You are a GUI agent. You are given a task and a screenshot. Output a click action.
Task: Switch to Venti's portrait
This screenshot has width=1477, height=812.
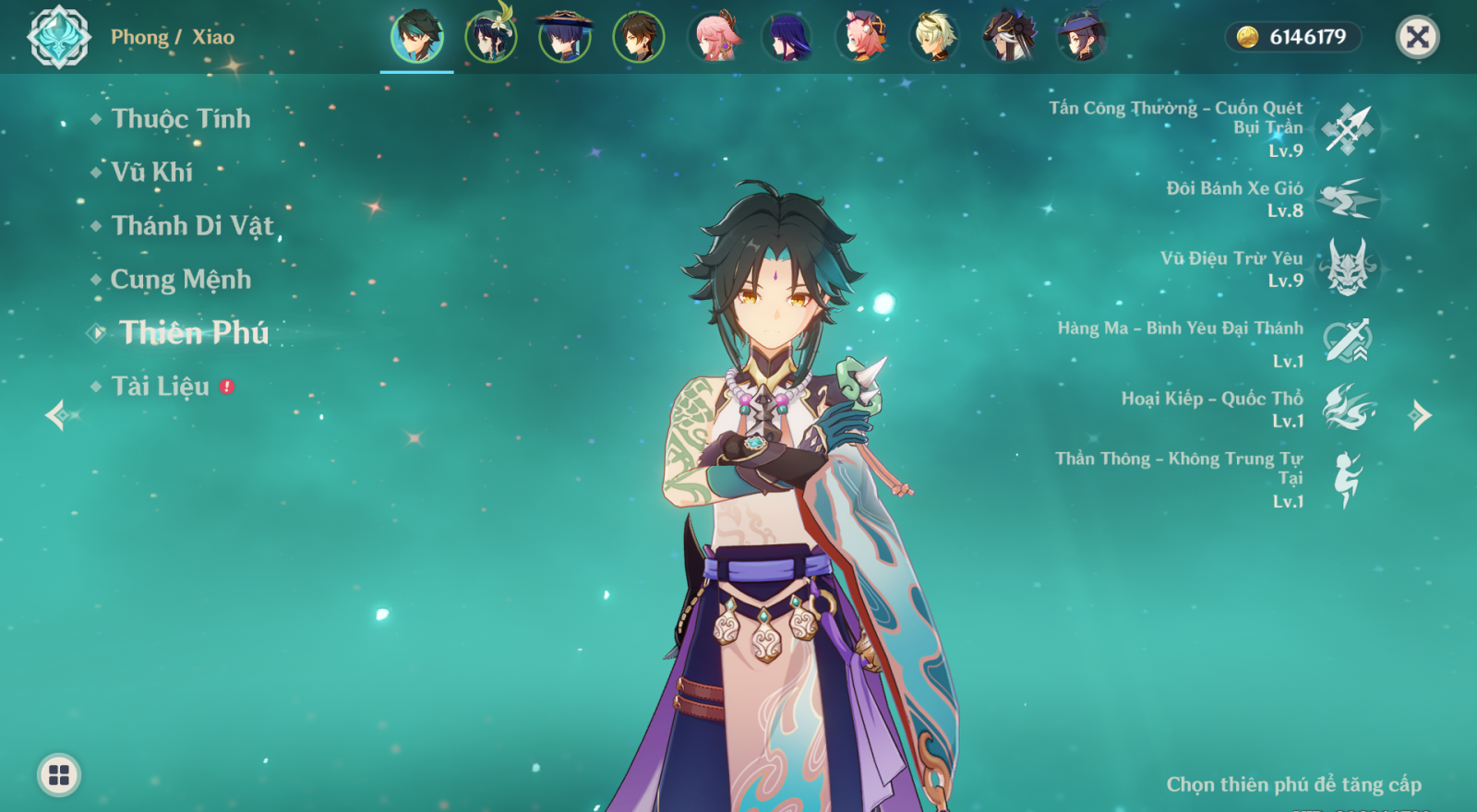click(x=491, y=38)
